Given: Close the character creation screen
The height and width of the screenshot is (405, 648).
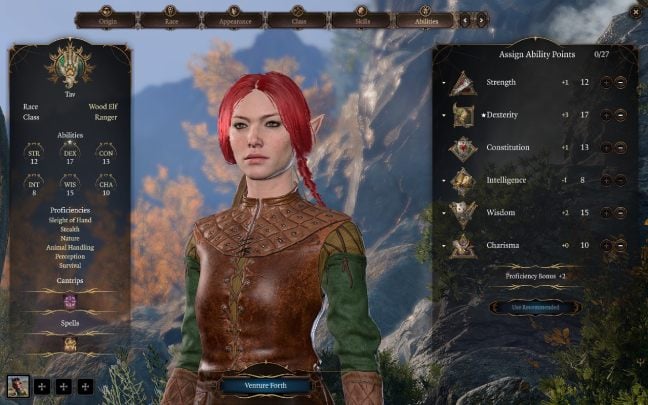Looking at the screenshot, I should point(633,11).
